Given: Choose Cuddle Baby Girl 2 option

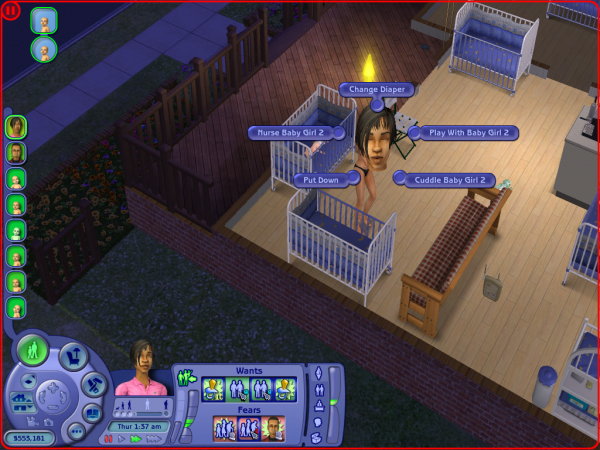Looking at the screenshot, I should 446,180.
